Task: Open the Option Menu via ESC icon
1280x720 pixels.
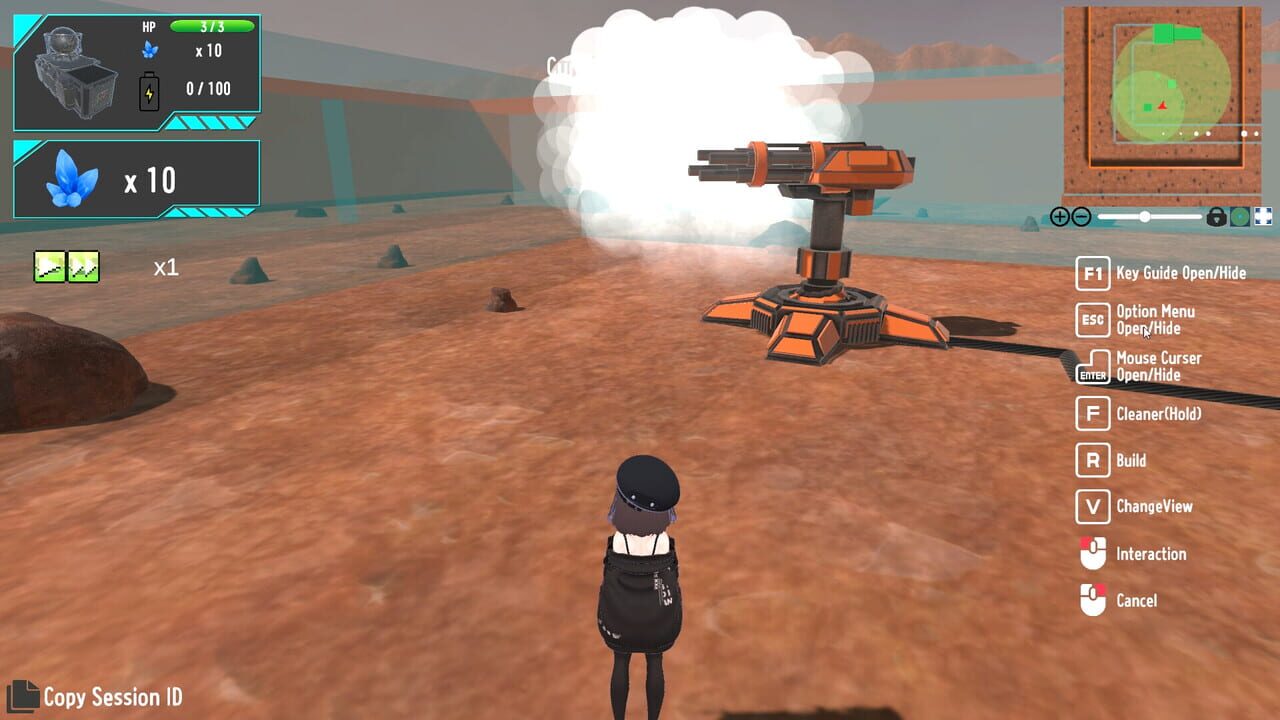Action: pyautogui.click(x=1093, y=320)
